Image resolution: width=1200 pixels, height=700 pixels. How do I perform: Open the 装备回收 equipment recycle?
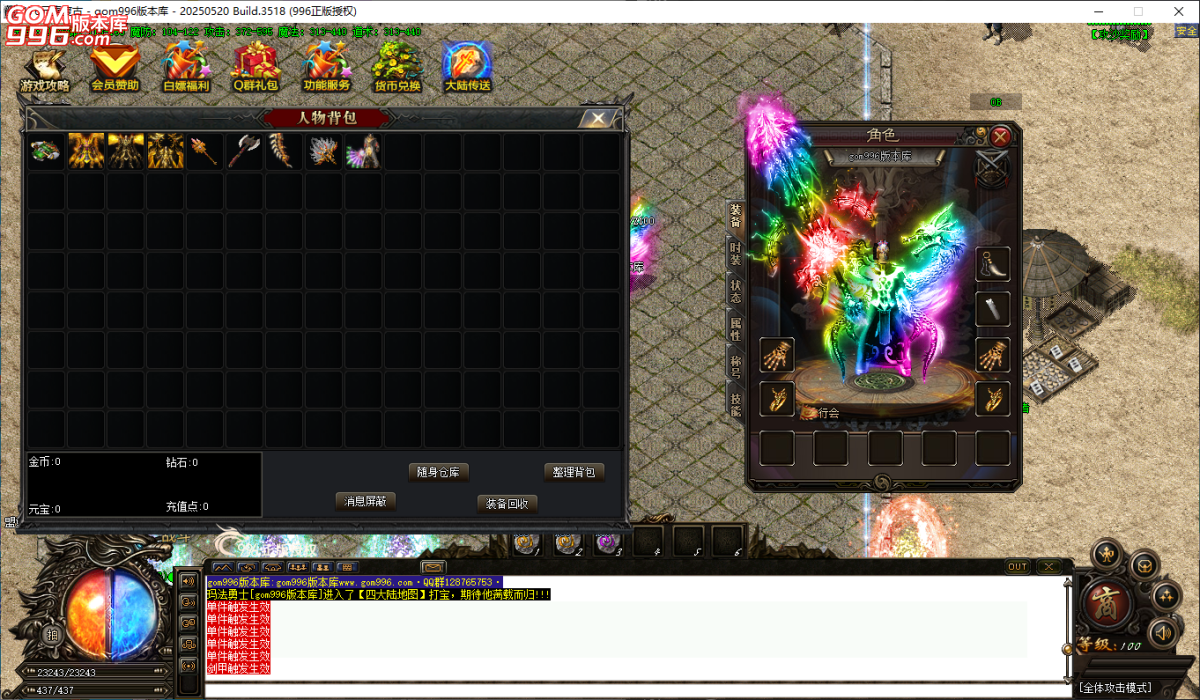(x=507, y=503)
